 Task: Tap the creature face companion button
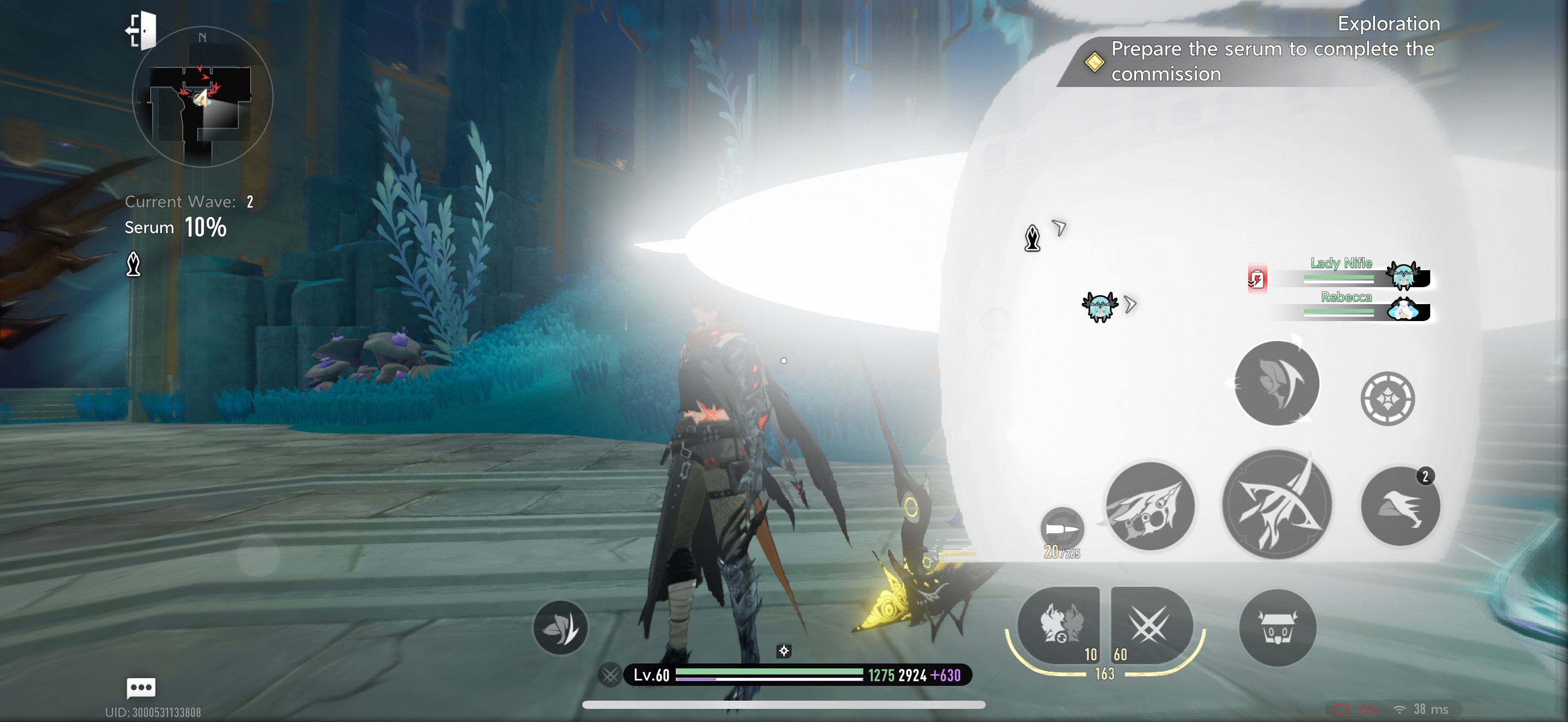point(1277,627)
